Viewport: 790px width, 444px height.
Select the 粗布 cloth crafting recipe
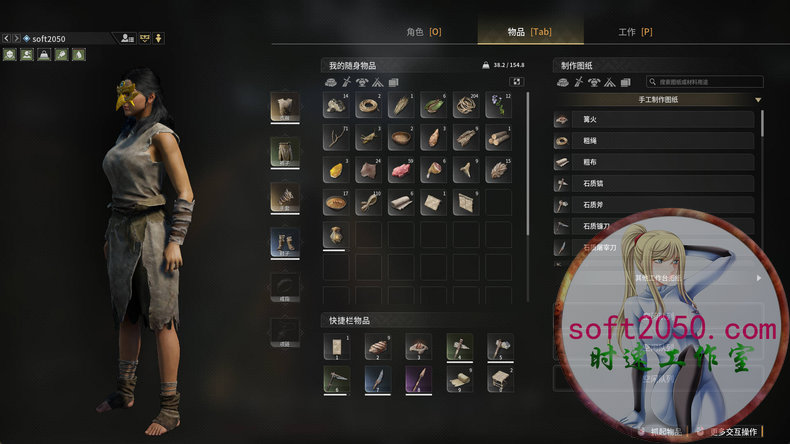tap(654, 162)
